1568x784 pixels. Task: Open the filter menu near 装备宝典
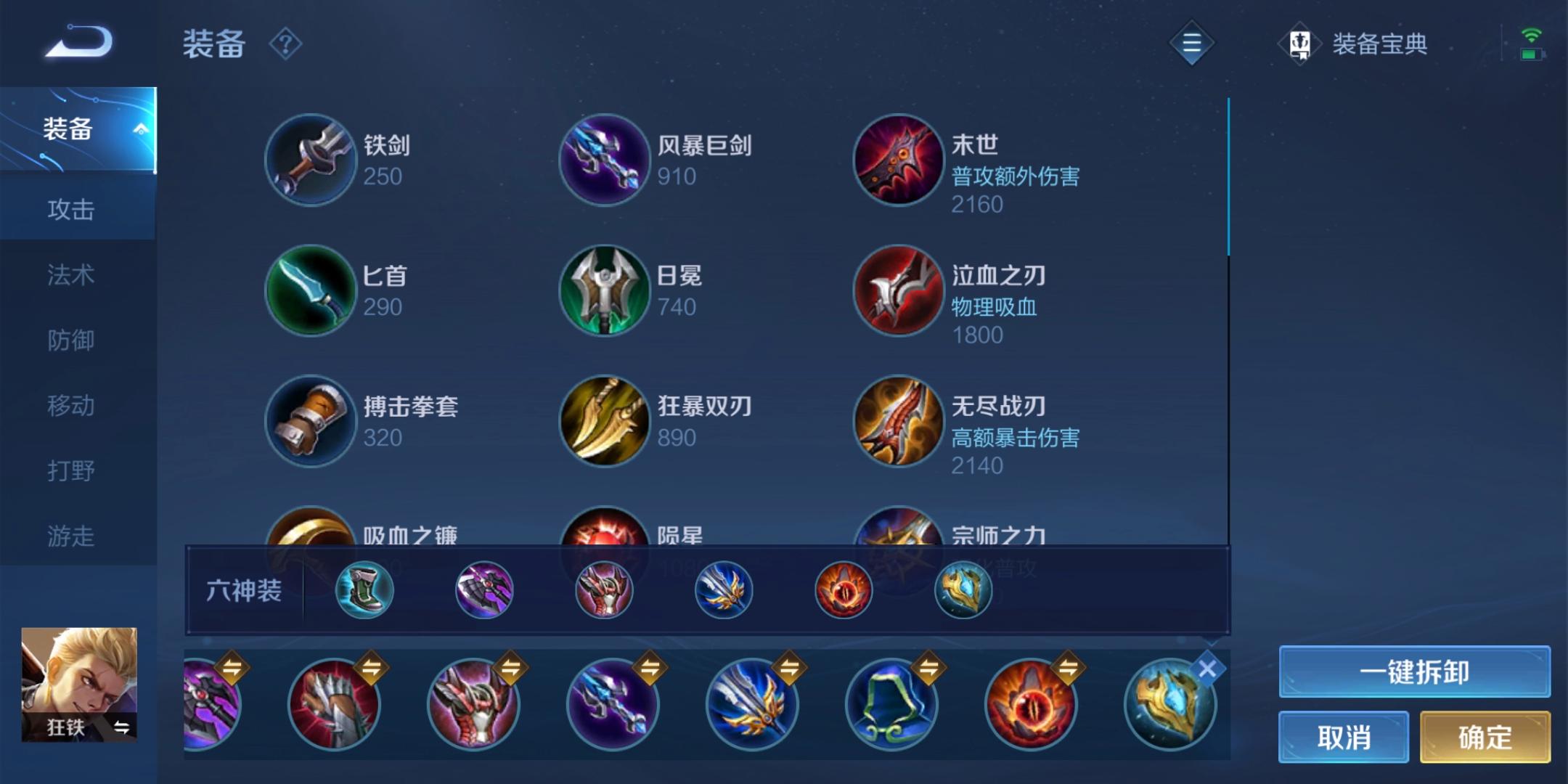pos(1191,42)
